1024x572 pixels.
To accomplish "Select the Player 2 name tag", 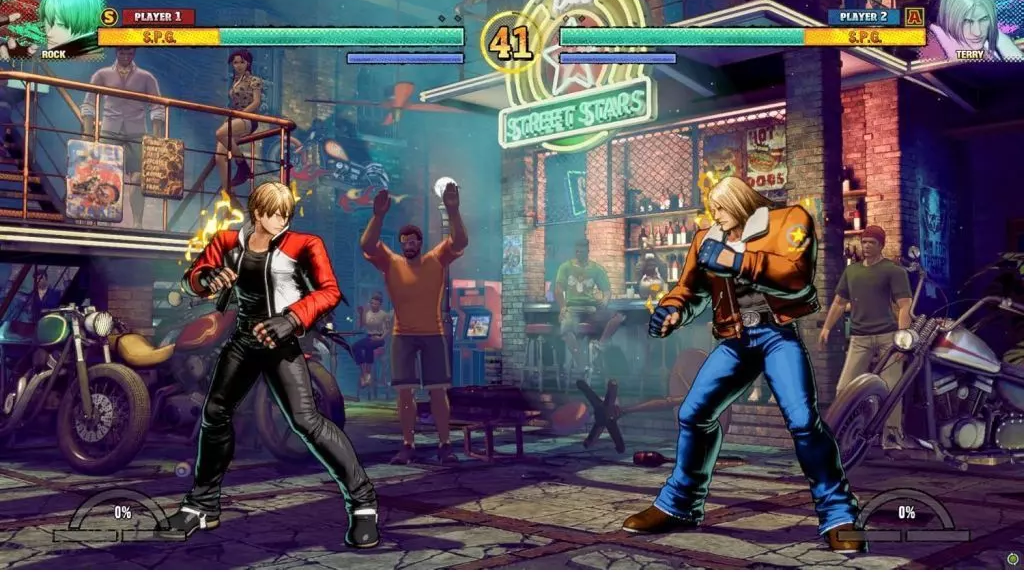I will pyautogui.click(x=864, y=16).
